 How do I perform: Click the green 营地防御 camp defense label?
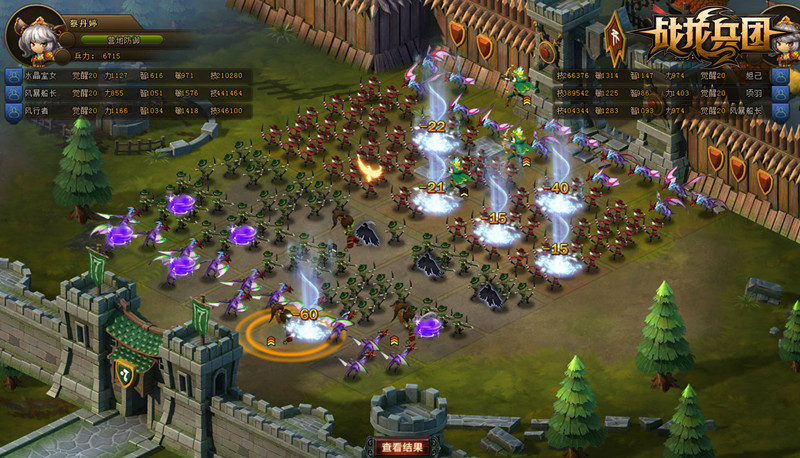coord(120,40)
